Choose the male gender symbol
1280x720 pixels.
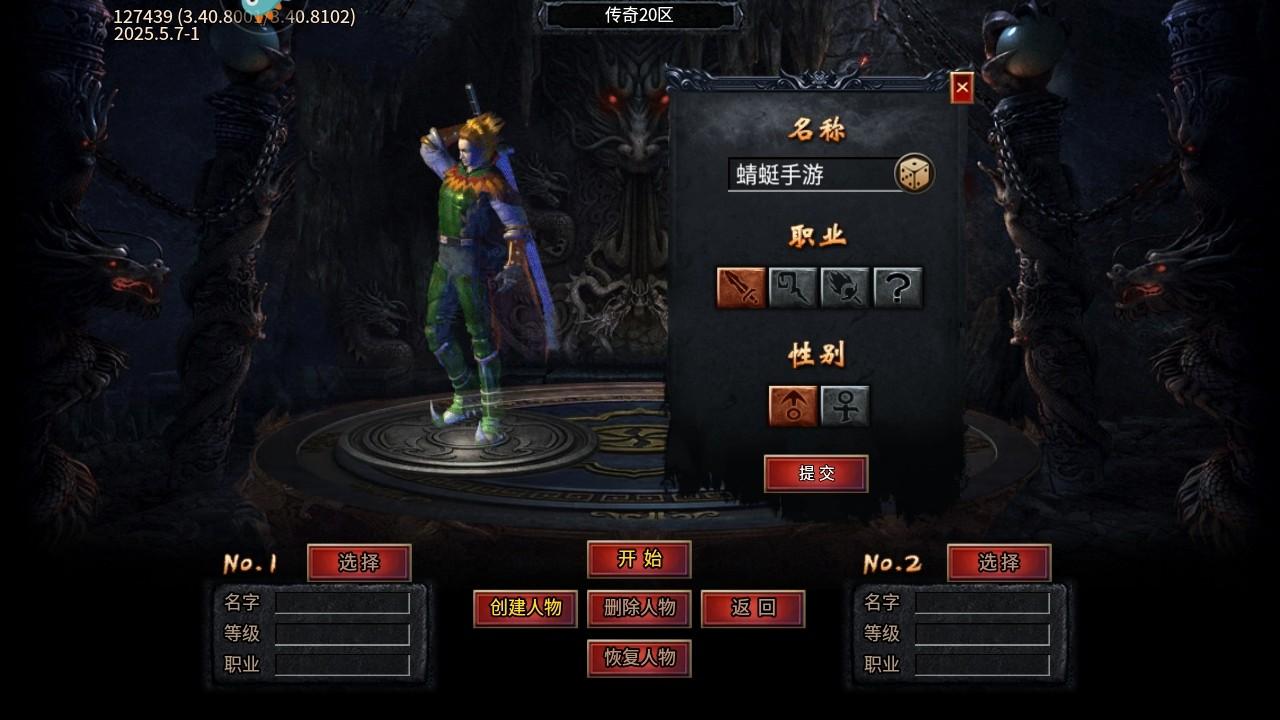point(791,405)
